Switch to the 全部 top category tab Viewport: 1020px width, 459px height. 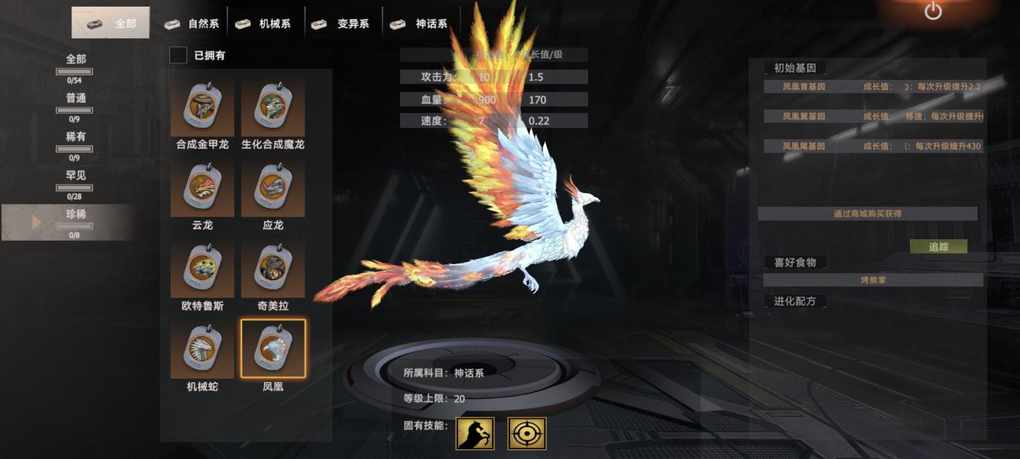tap(111, 22)
